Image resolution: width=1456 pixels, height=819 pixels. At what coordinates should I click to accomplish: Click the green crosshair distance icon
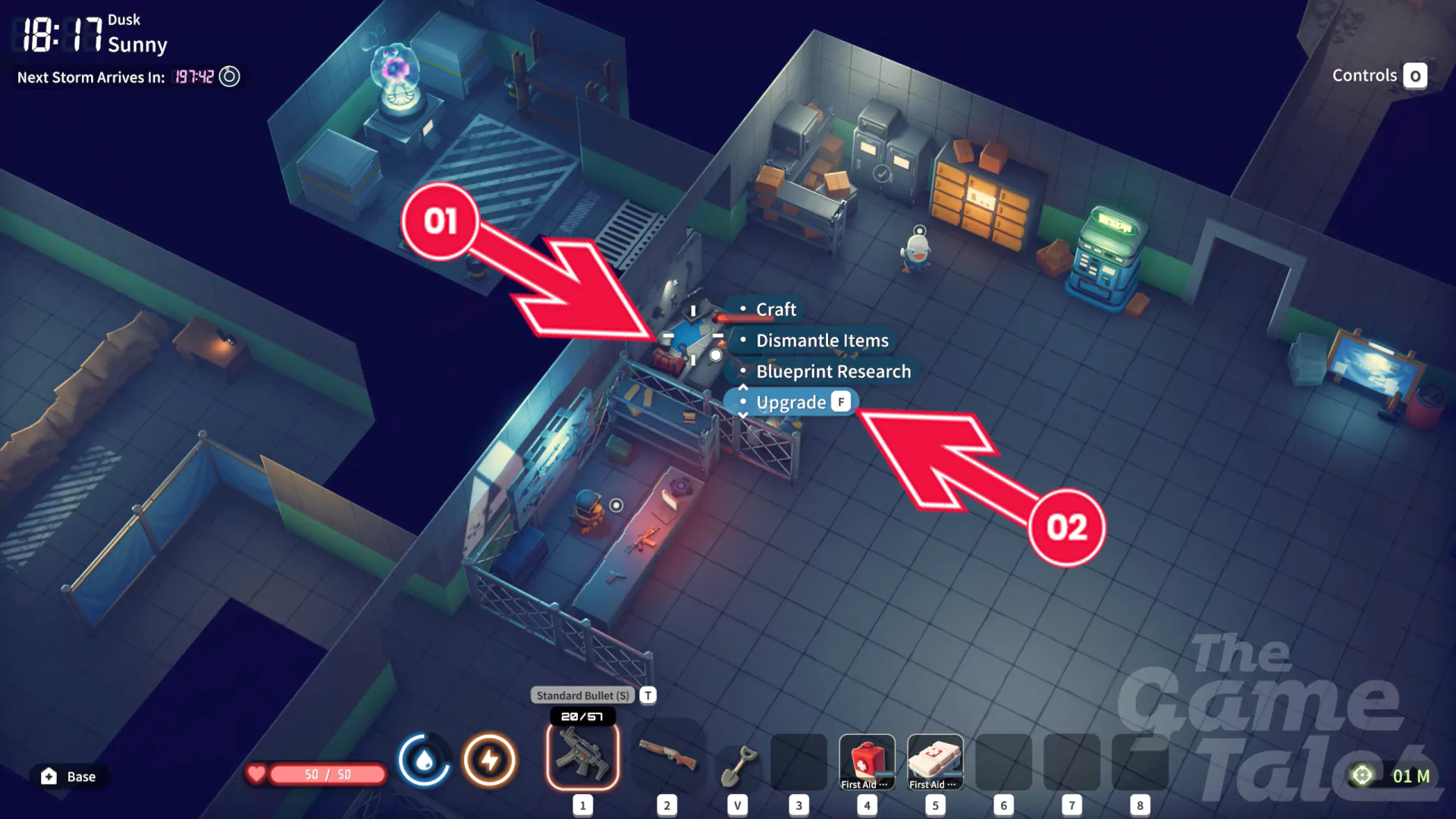click(1362, 775)
